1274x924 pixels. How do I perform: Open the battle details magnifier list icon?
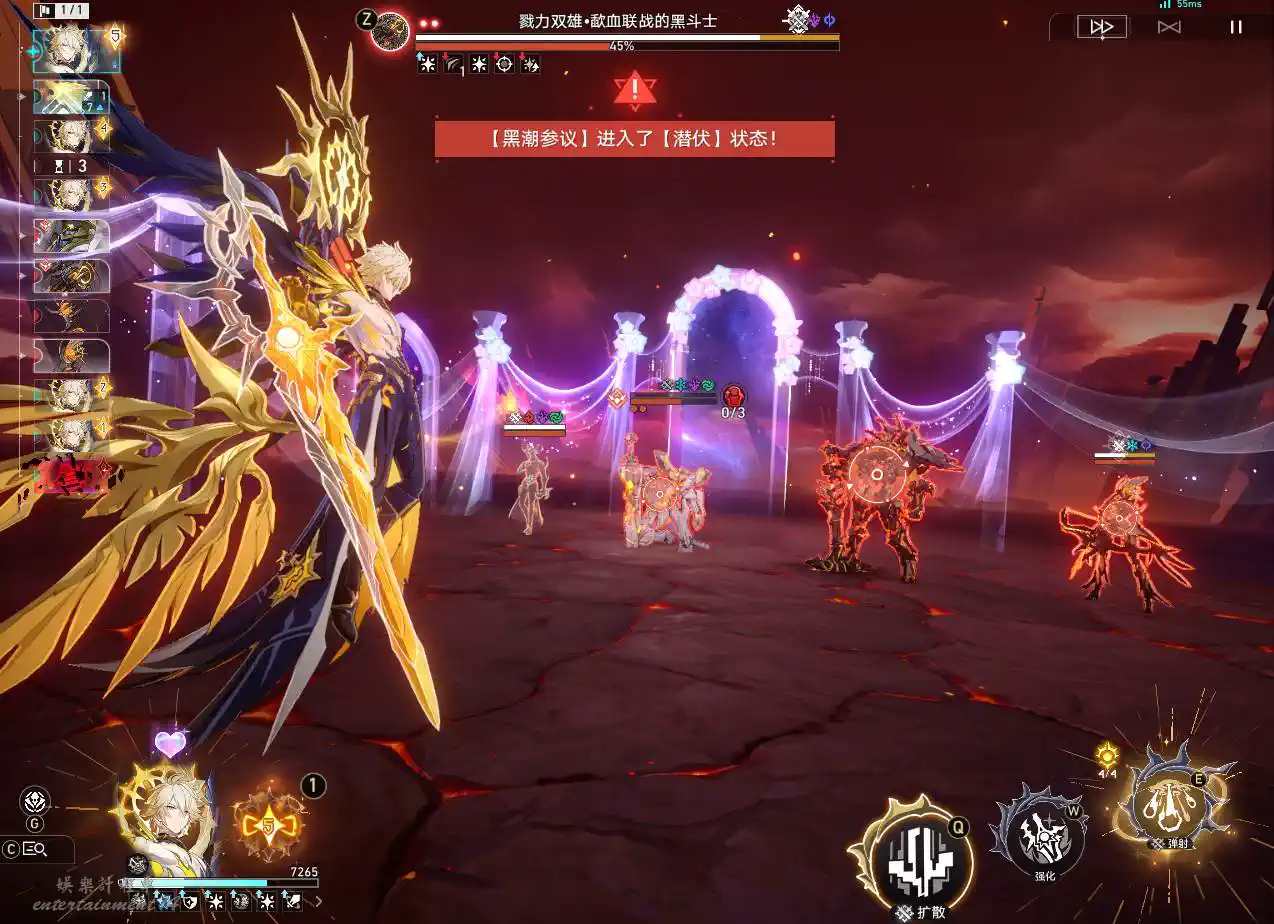(x=36, y=850)
